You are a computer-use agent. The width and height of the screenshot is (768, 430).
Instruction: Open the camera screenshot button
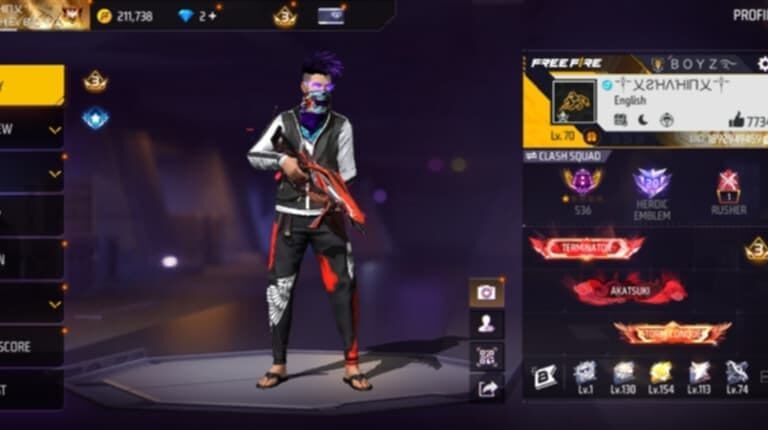click(x=487, y=292)
